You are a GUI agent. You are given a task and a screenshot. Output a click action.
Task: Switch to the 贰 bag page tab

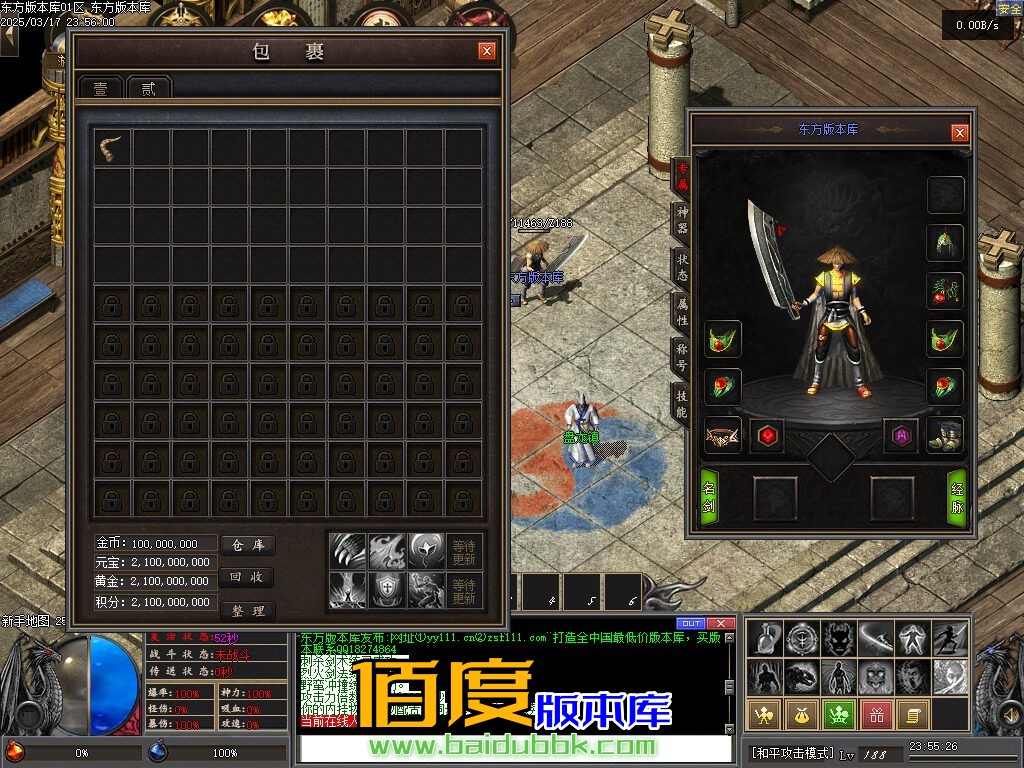(x=149, y=88)
